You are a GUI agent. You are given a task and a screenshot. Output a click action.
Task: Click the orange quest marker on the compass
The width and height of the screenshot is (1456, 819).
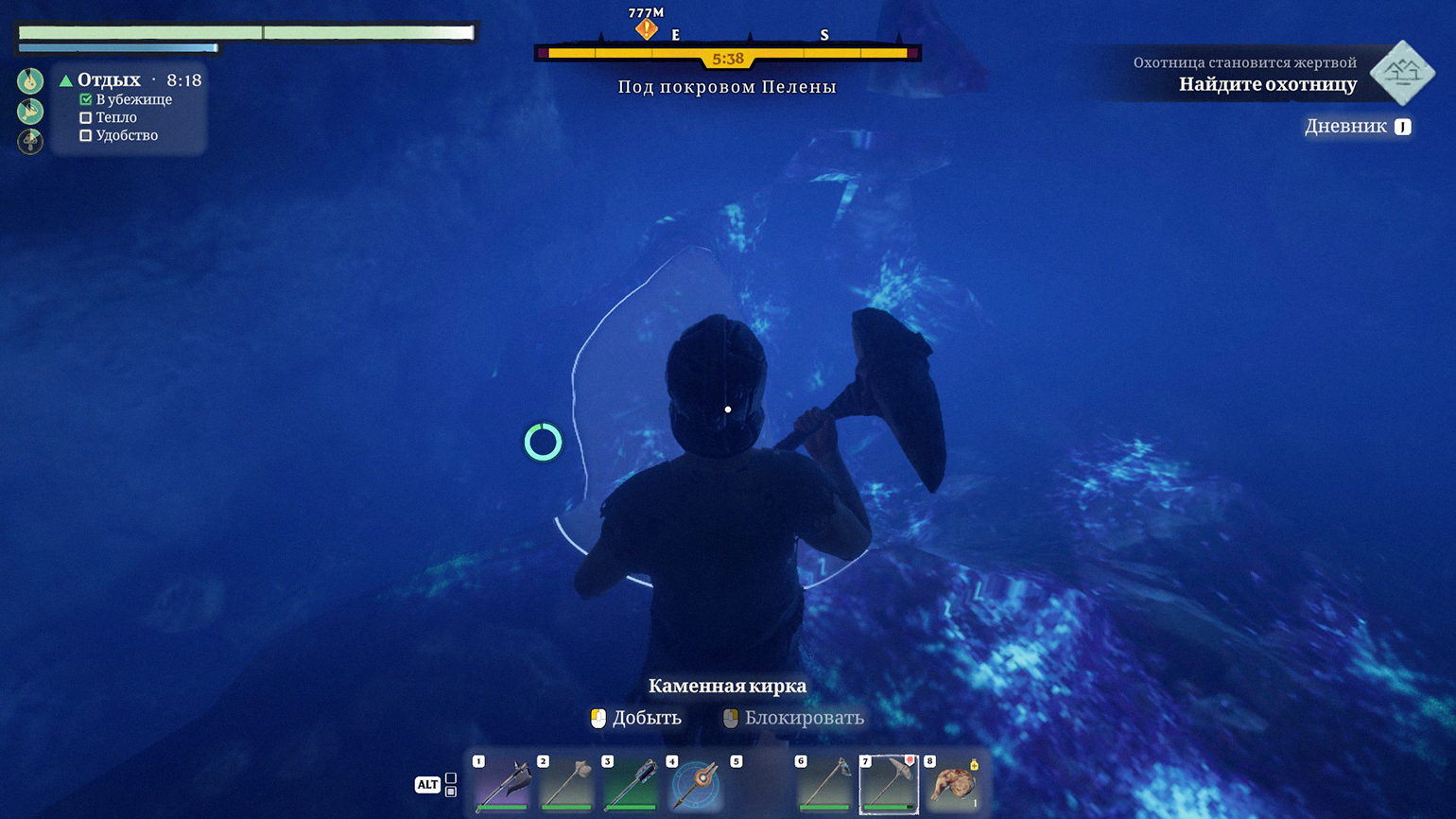point(646,29)
